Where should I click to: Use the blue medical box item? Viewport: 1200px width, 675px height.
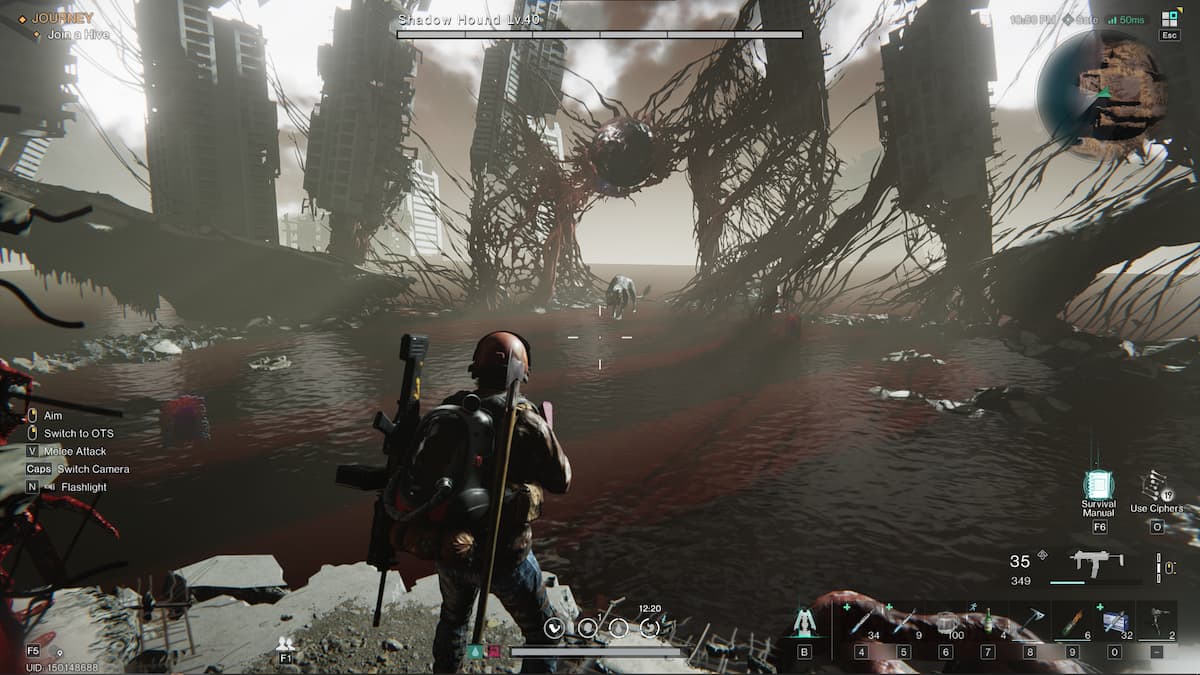pyautogui.click(x=1114, y=623)
